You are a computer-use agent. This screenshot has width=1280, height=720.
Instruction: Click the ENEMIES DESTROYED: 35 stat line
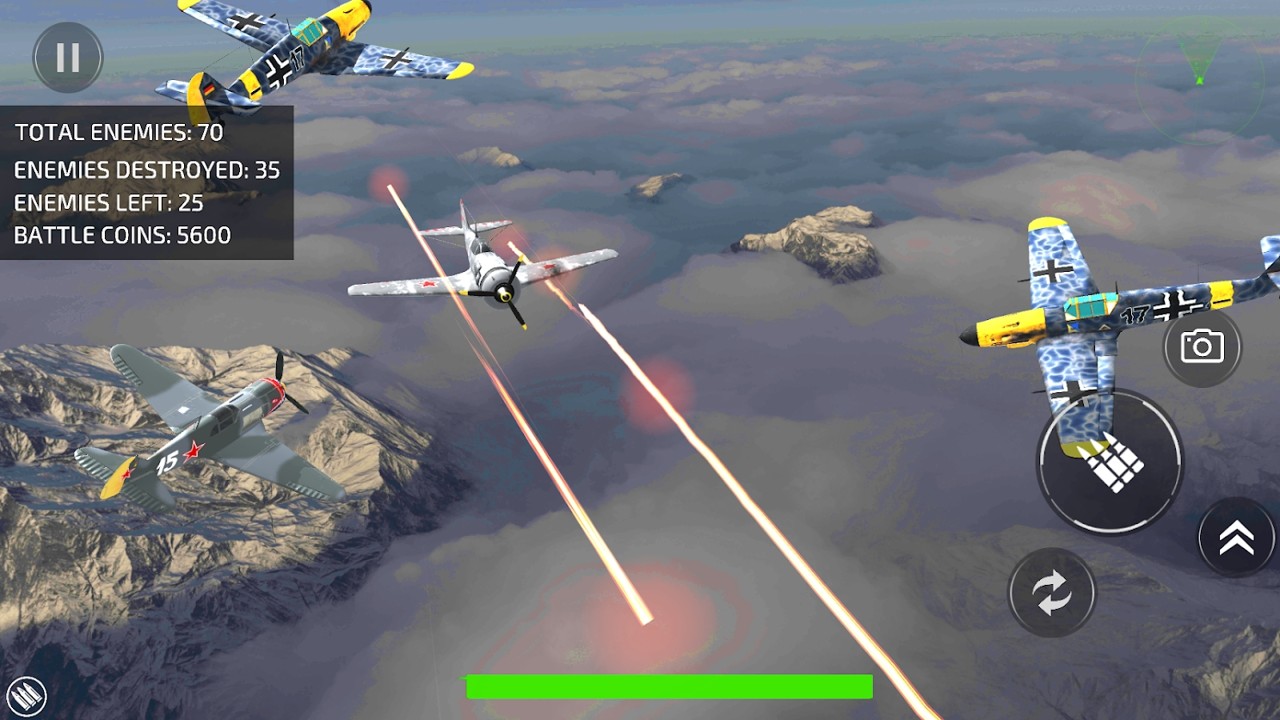click(146, 170)
